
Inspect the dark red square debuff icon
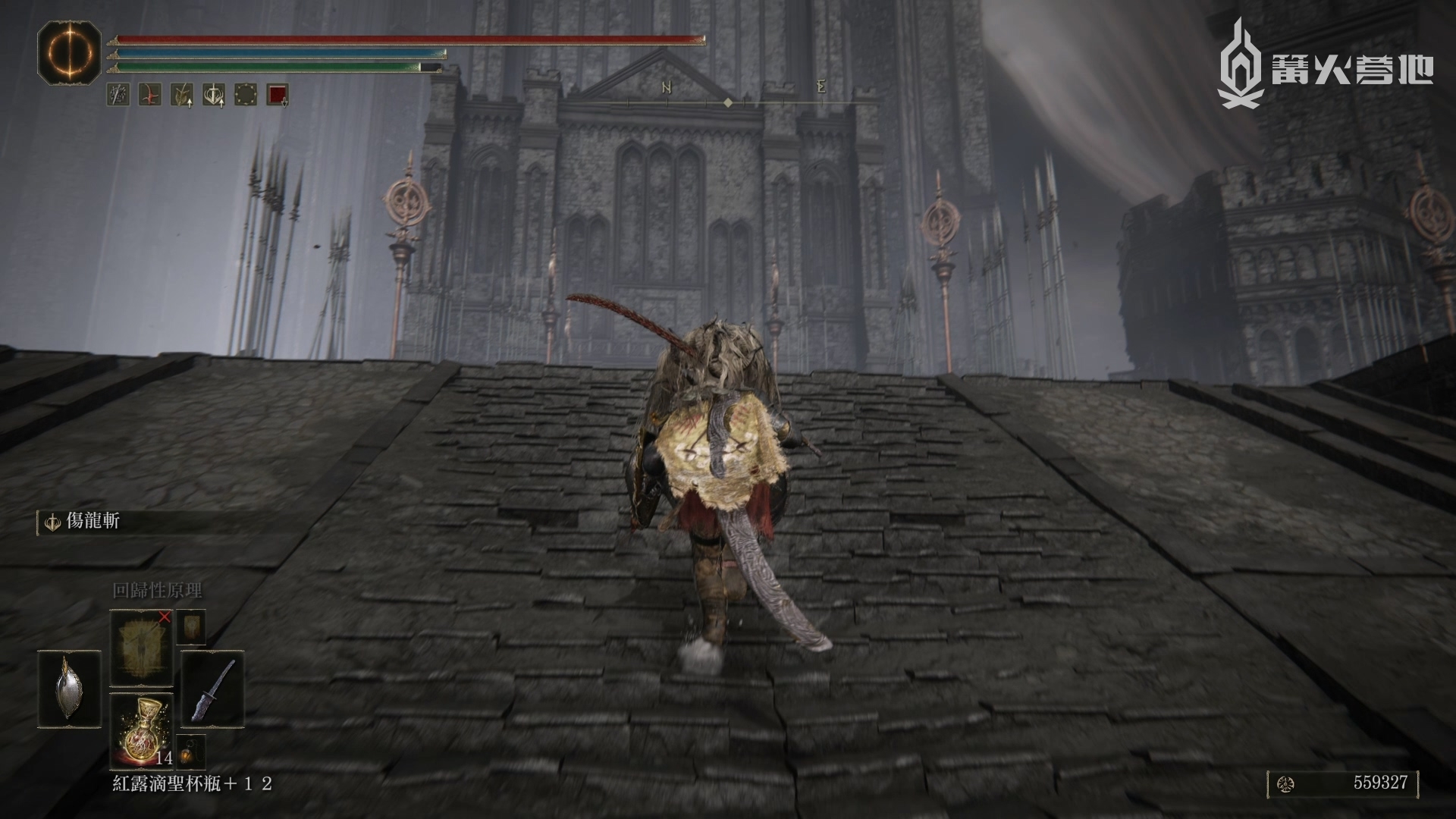coord(278,95)
